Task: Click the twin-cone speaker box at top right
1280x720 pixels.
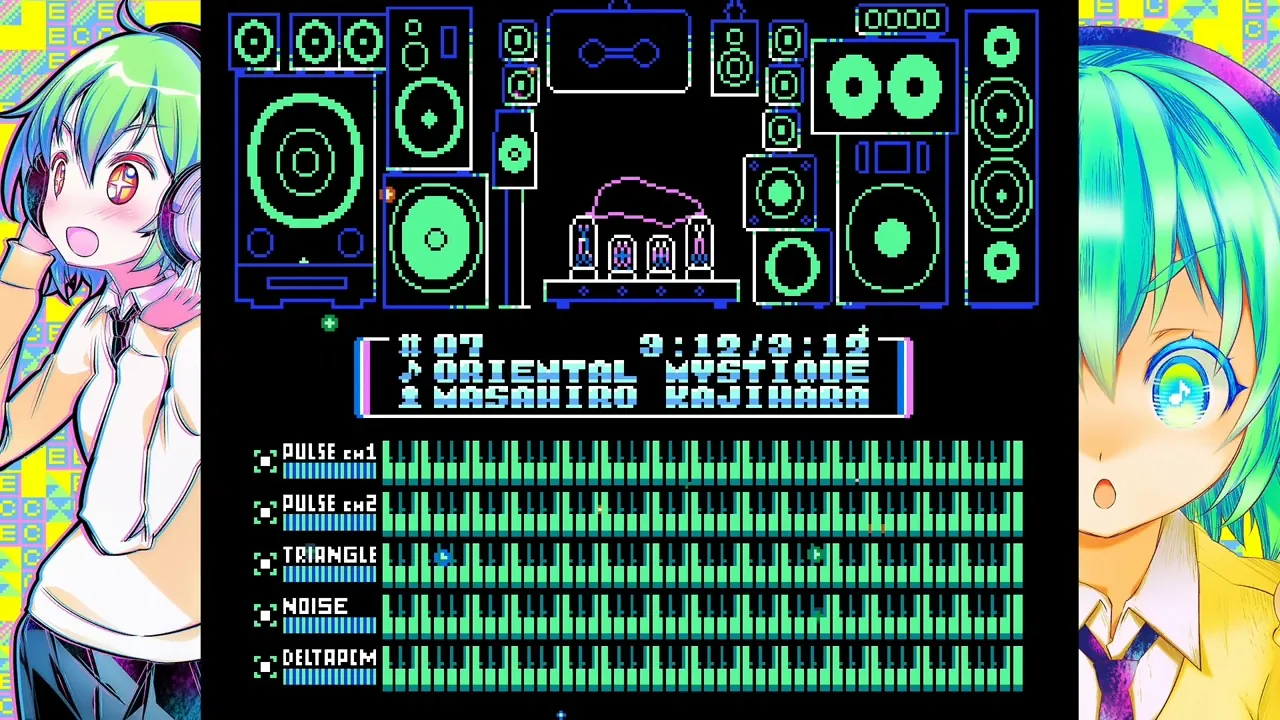Action: pyautogui.click(x=884, y=85)
